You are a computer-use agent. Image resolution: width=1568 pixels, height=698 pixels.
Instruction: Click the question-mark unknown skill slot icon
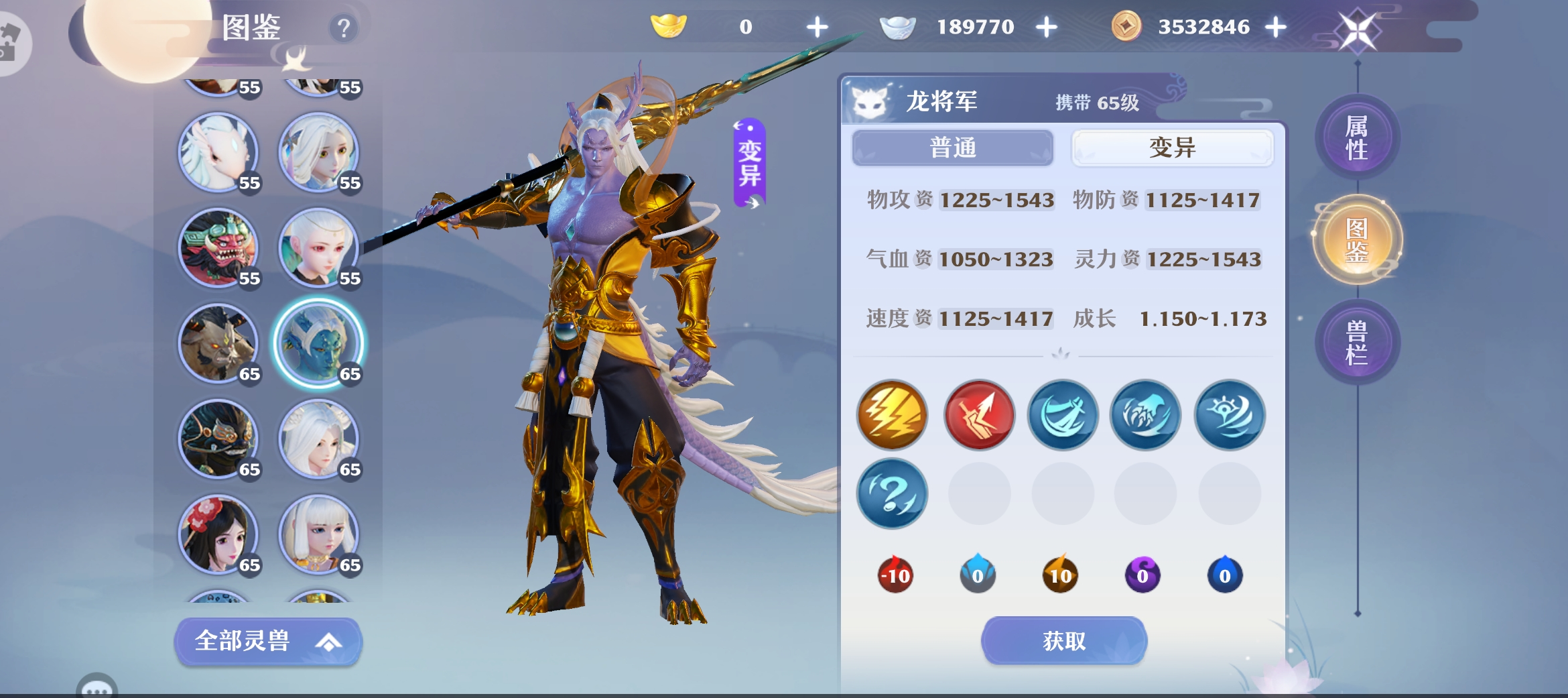point(893,493)
